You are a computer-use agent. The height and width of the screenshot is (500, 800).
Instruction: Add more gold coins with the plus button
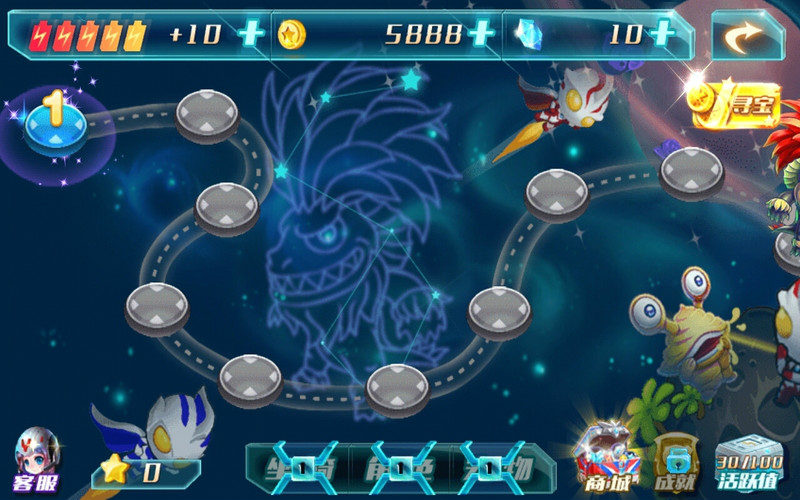[482, 34]
